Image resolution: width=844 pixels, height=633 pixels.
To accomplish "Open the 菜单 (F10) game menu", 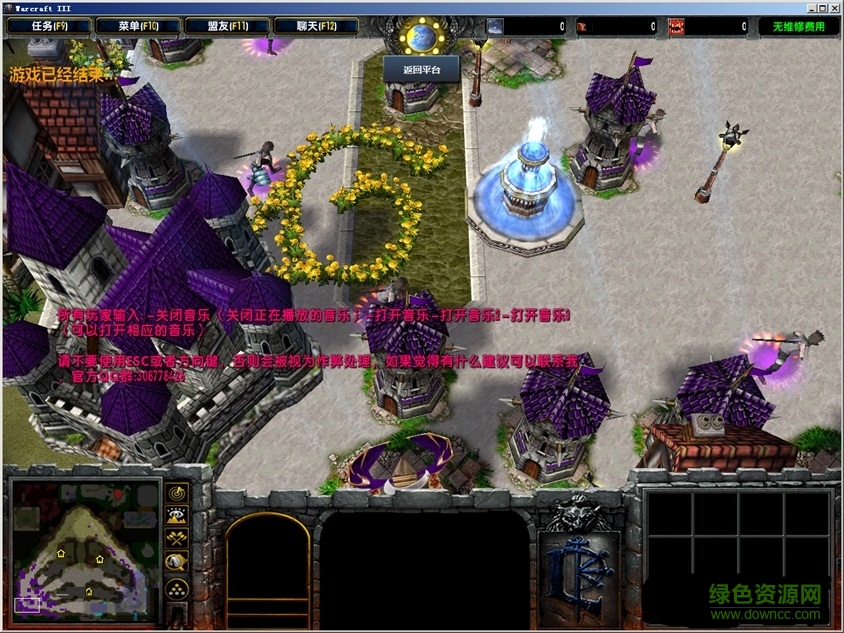I will point(137,26).
